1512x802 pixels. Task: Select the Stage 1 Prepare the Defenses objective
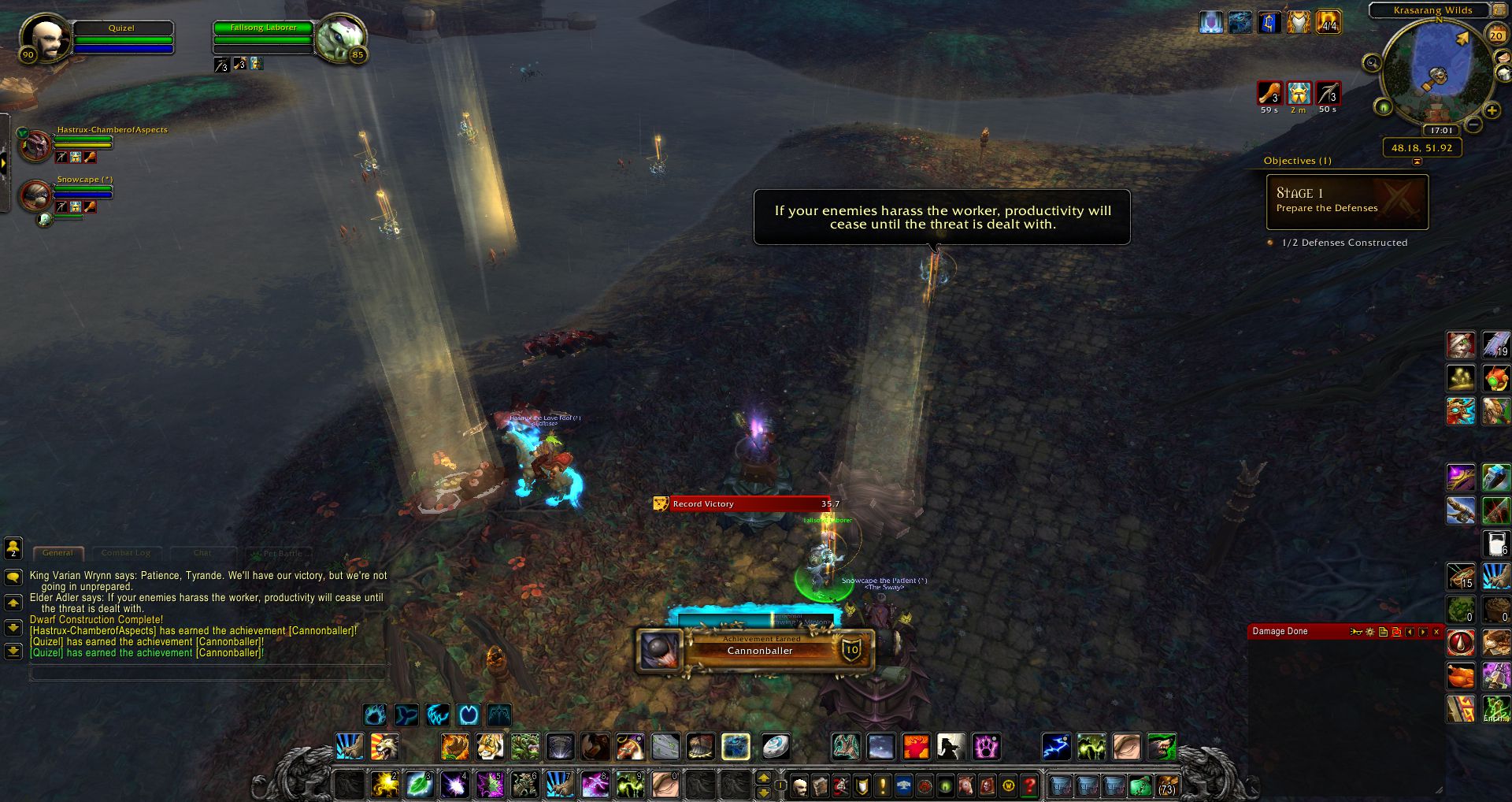pos(1347,201)
